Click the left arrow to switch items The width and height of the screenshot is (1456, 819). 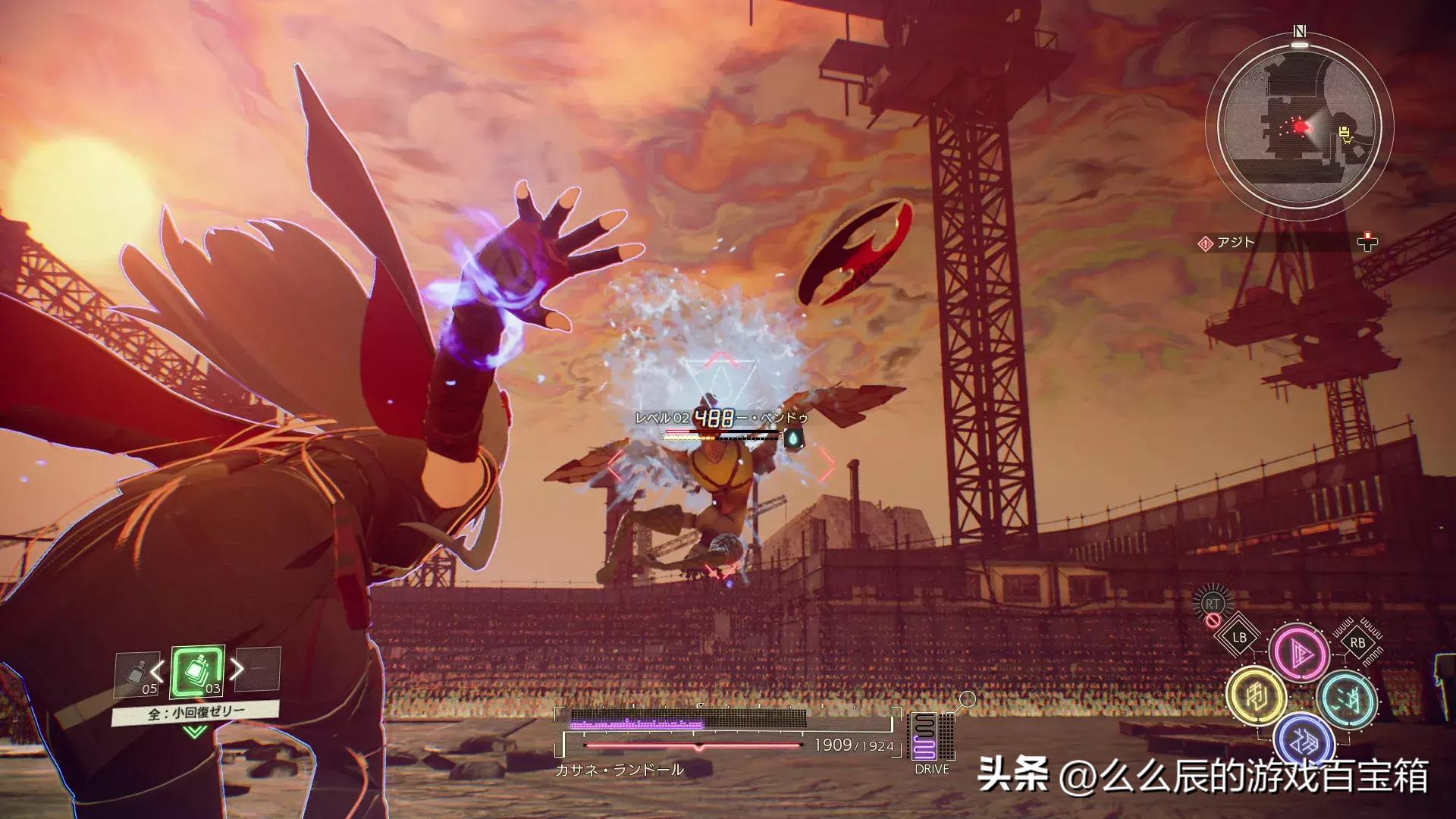point(156,670)
